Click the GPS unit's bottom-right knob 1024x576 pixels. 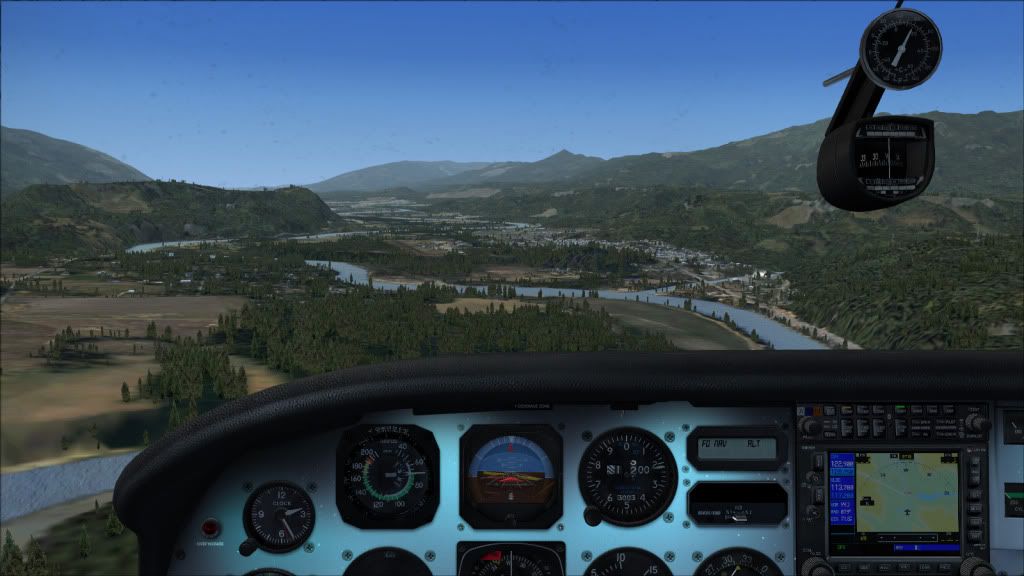click(x=974, y=566)
